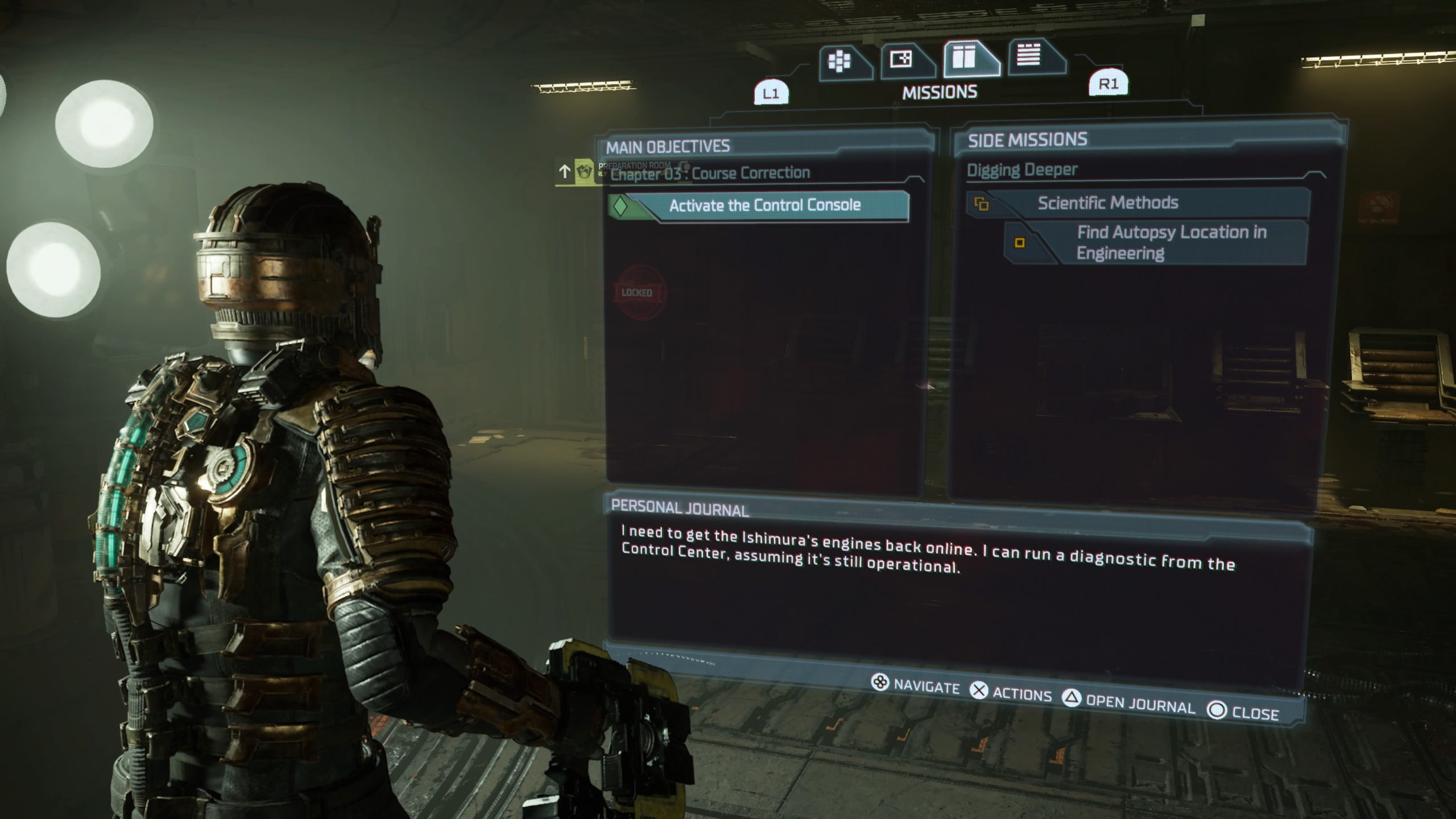Switch to the inventory grid tab
The image size is (1456, 819).
tap(841, 61)
